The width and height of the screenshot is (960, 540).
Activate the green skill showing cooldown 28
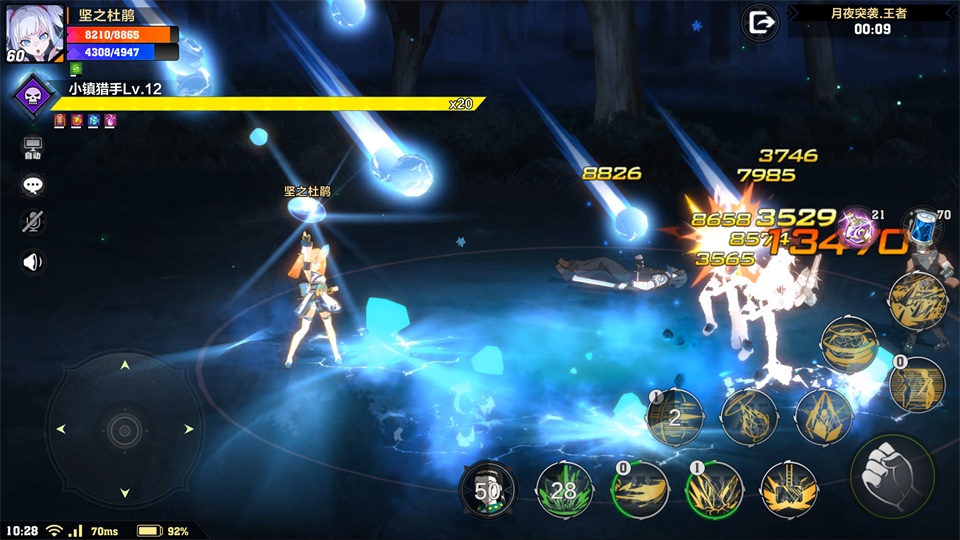tap(563, 490)
